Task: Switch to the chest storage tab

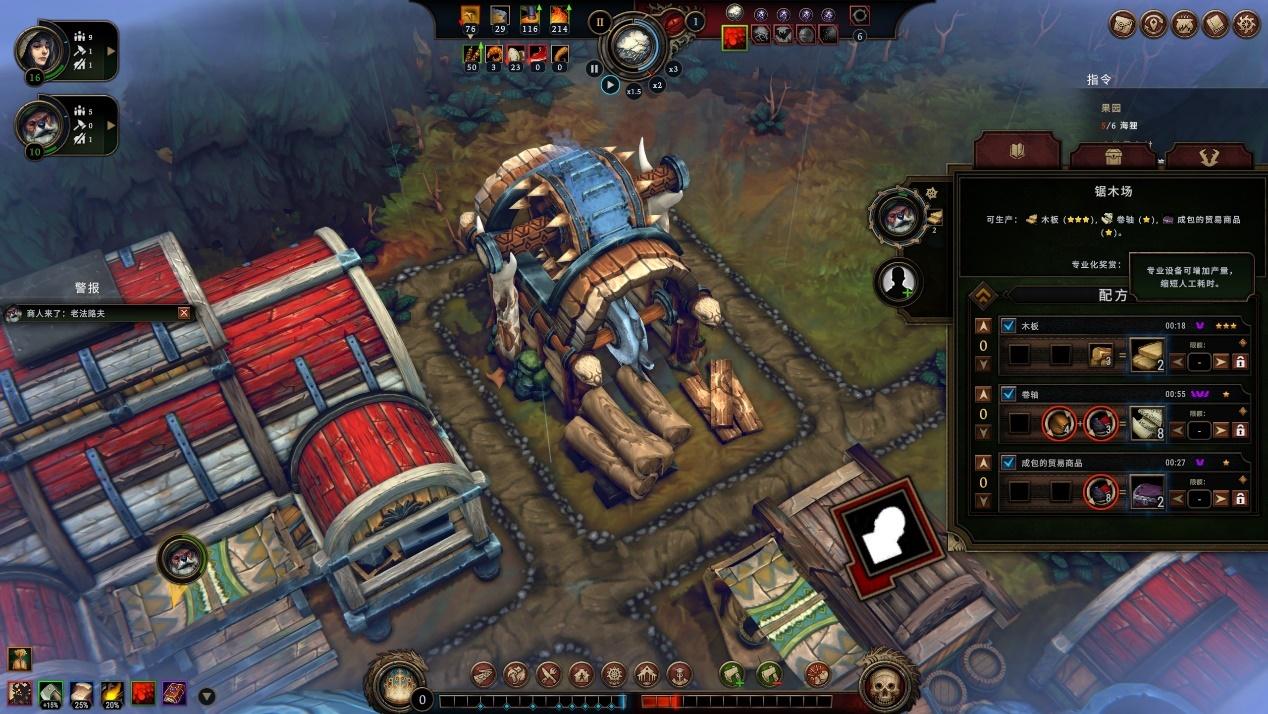Action: [1113, 155]
